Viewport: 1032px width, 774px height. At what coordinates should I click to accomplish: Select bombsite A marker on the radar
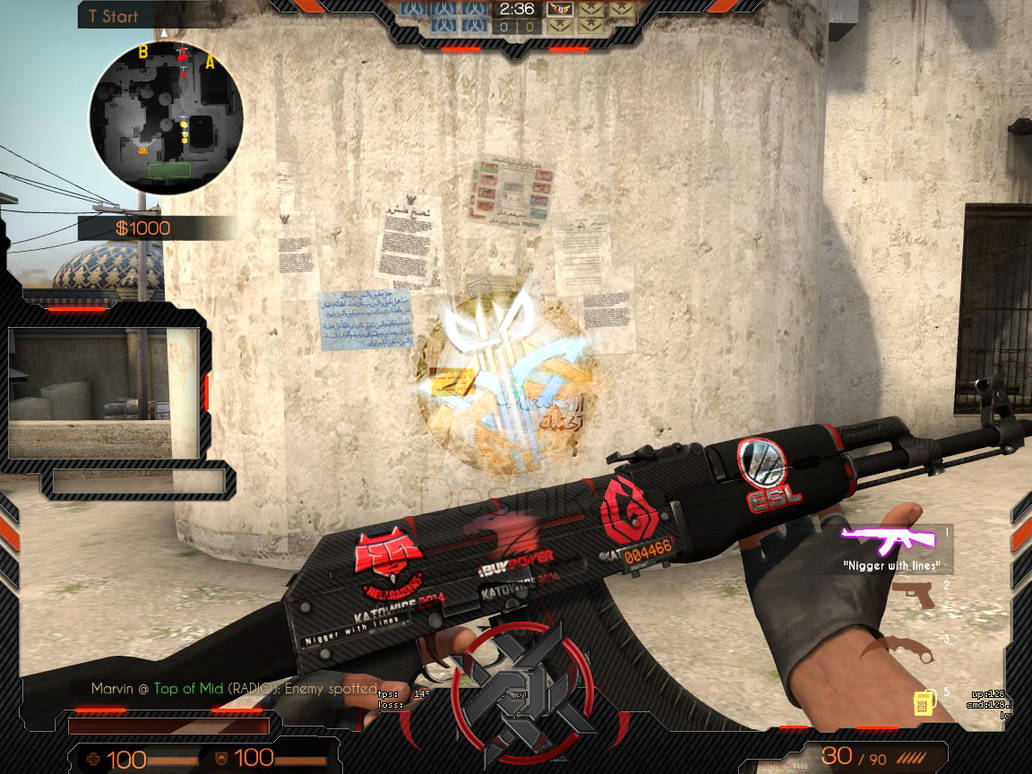point(211,62)
